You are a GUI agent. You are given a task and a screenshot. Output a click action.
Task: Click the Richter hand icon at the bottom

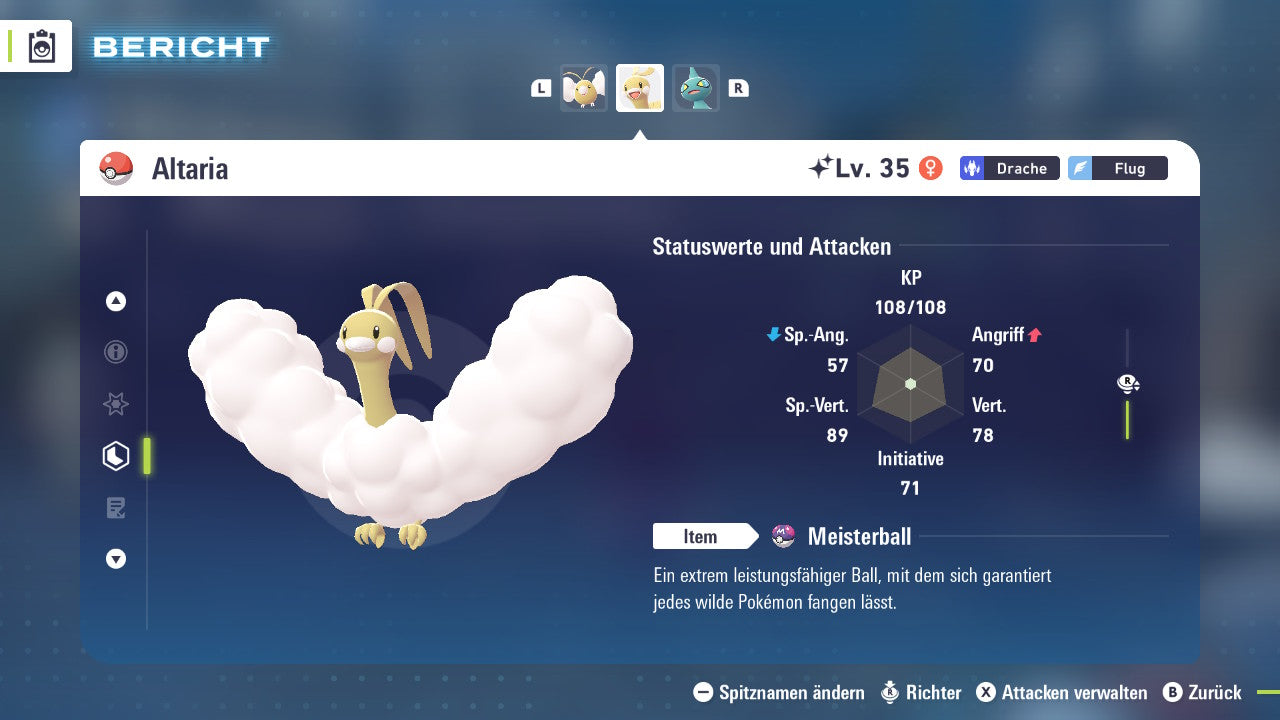(x=888, y=692)
